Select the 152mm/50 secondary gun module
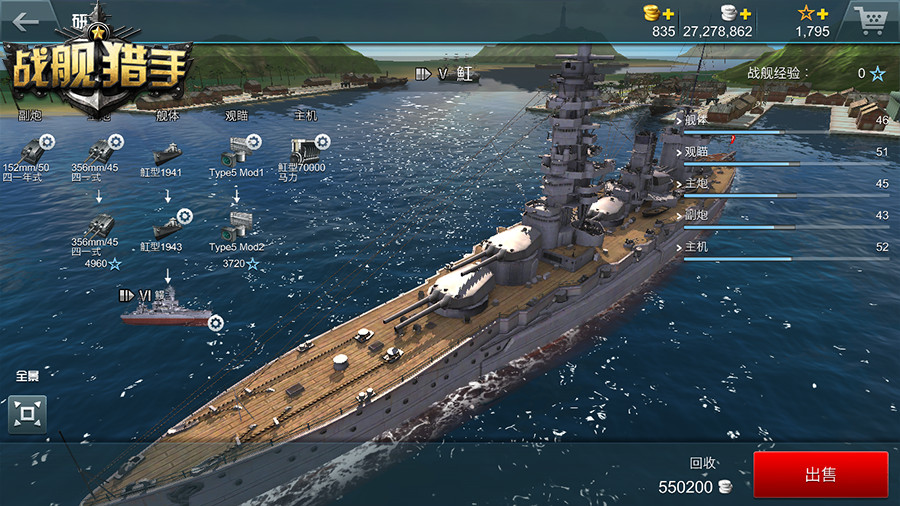The width and height of the screenshot is (900, 506). point(27,152)
